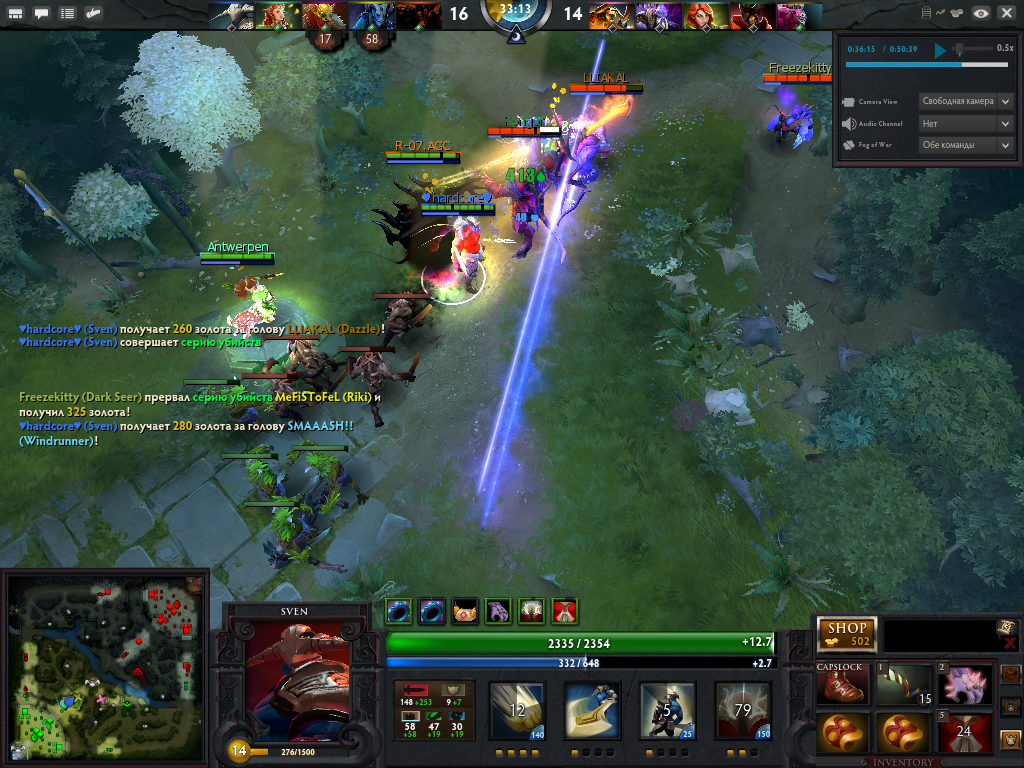
Task: Activate the Warcry ability
Action: pyautogui.click(x=668, y=711)
